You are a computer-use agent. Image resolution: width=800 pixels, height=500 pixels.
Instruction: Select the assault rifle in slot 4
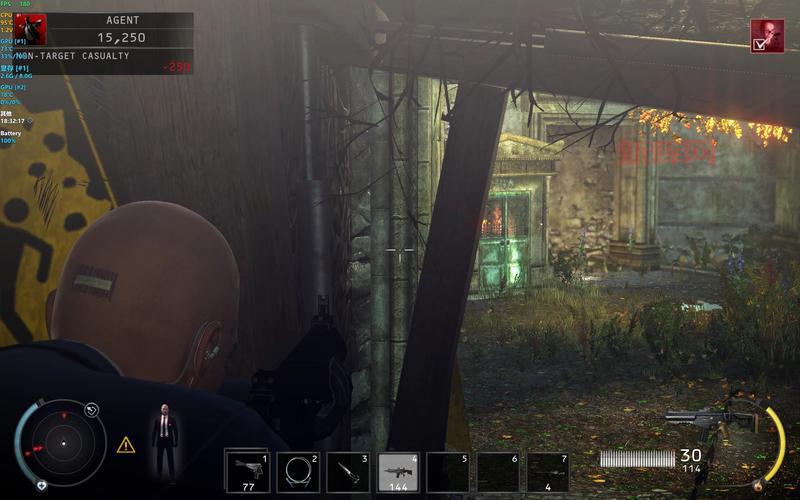click(398, 471)
